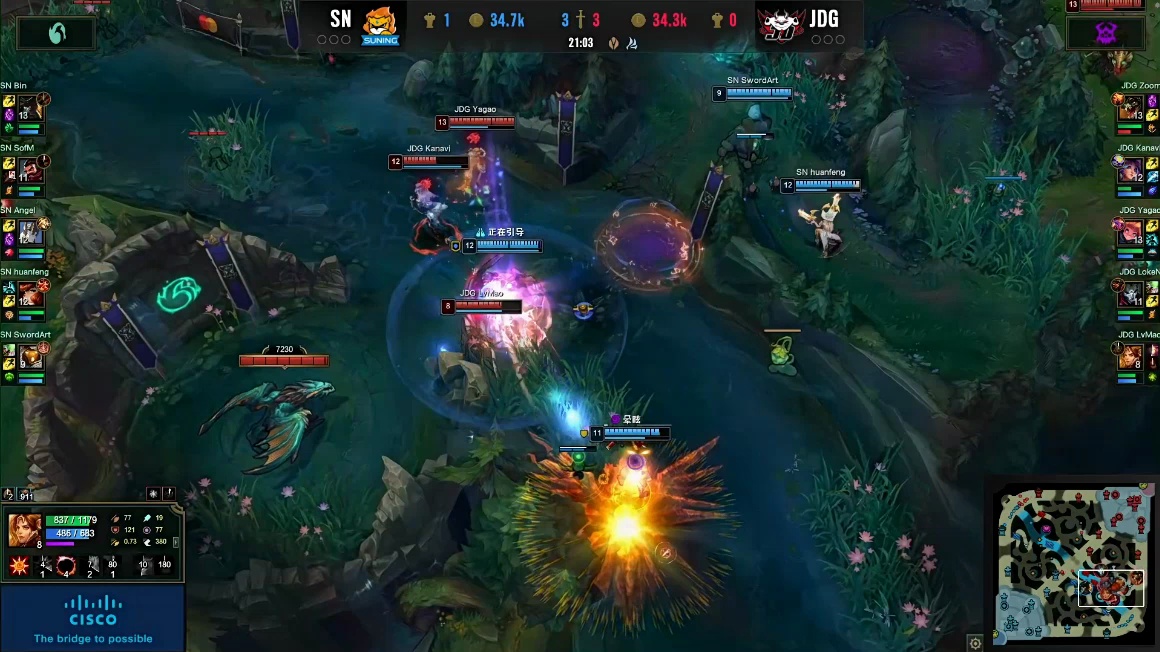Screen dimensions: 1160x652
Task: Open the minimap settings gear
Action: (x=975, y=642)
